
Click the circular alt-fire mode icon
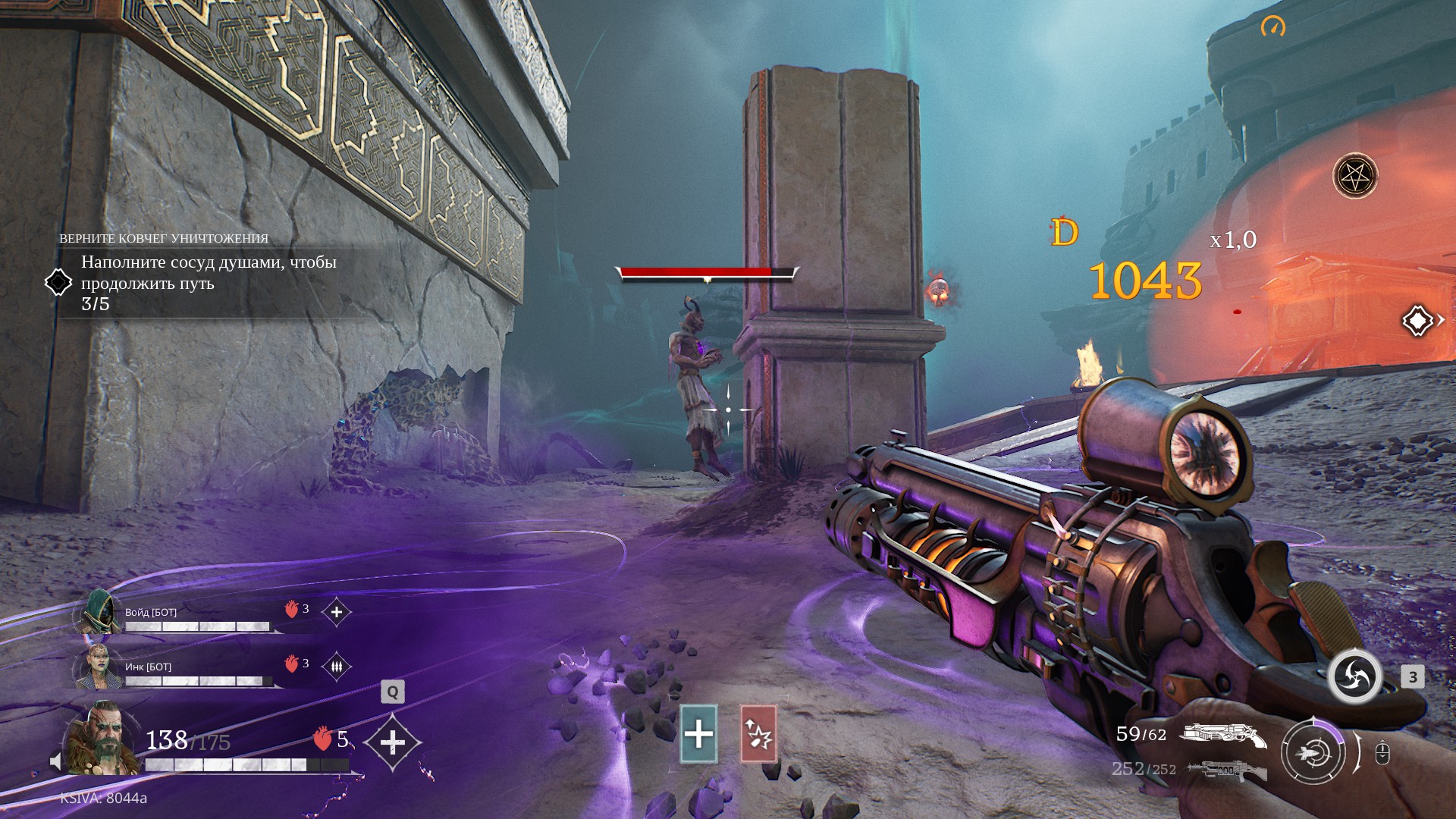[x=1313, y=752]
